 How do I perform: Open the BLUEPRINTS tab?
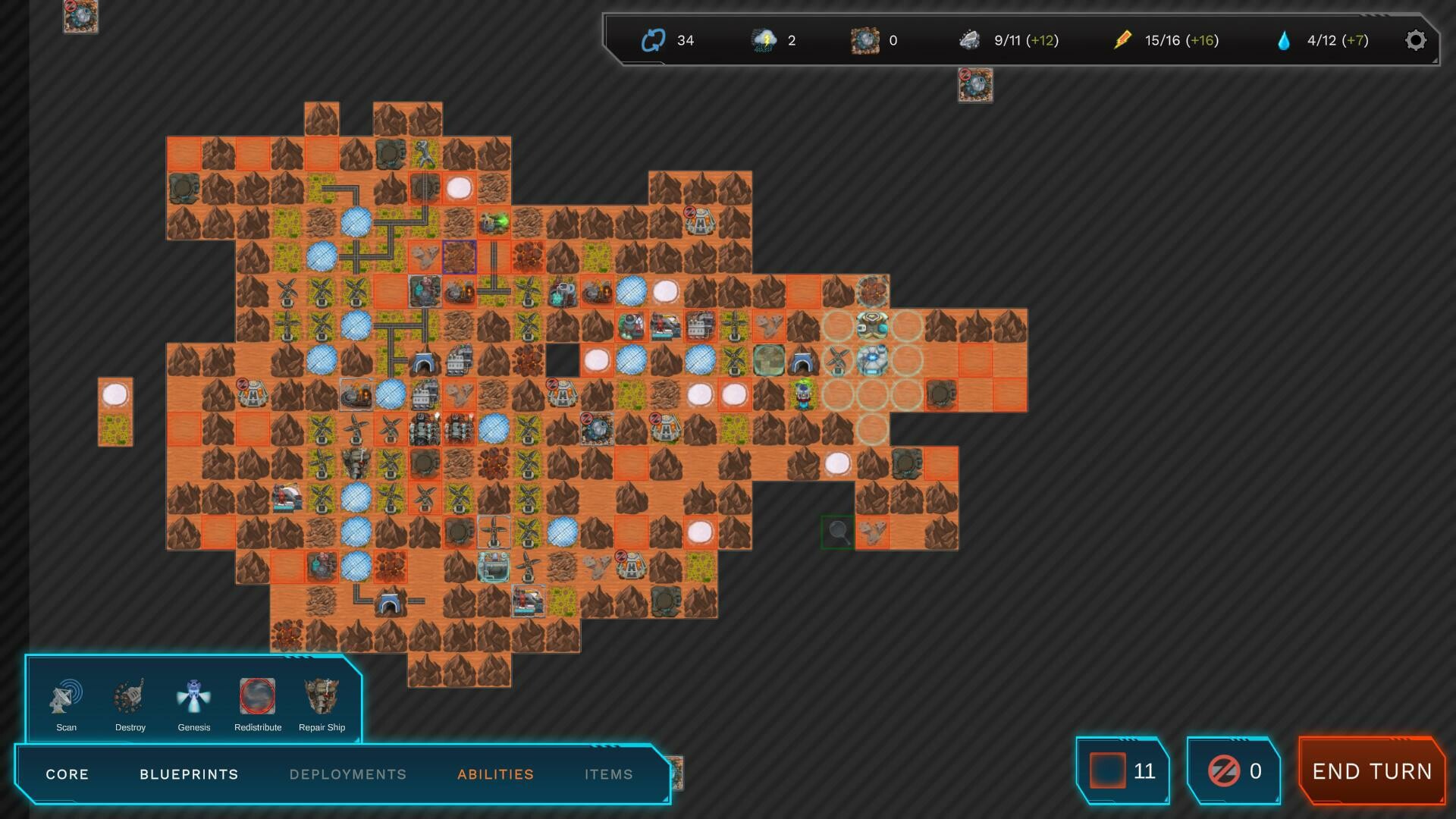click(x=188, y=774)
